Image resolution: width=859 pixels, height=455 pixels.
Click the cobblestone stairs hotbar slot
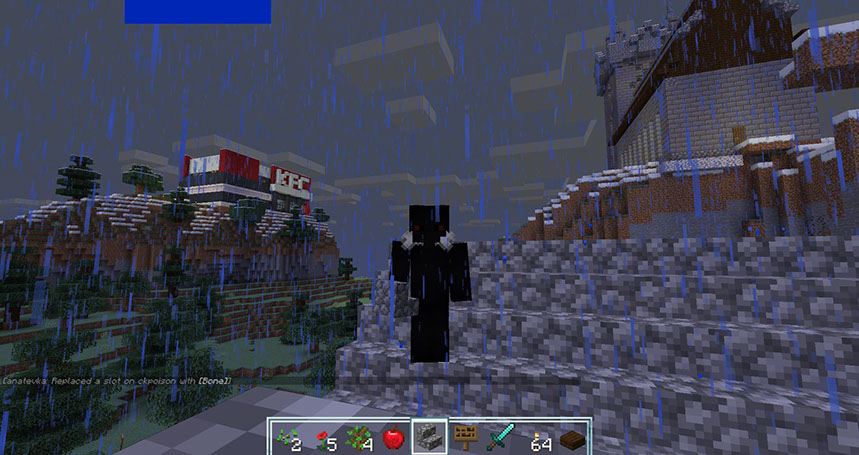[430, 437]
